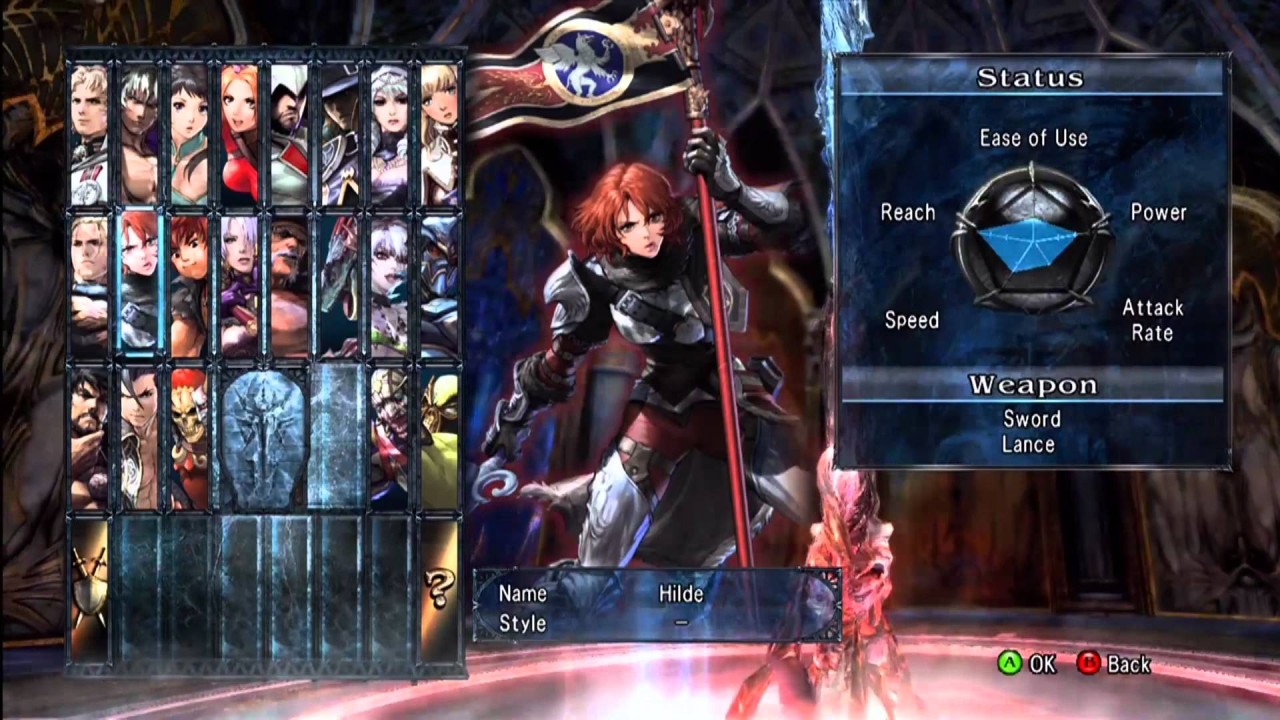Viewport: 1280px width, 720px height.
Task: Open the sword-and-shield custom character slot
Action: pyautogui.click(x=90, y=590)
